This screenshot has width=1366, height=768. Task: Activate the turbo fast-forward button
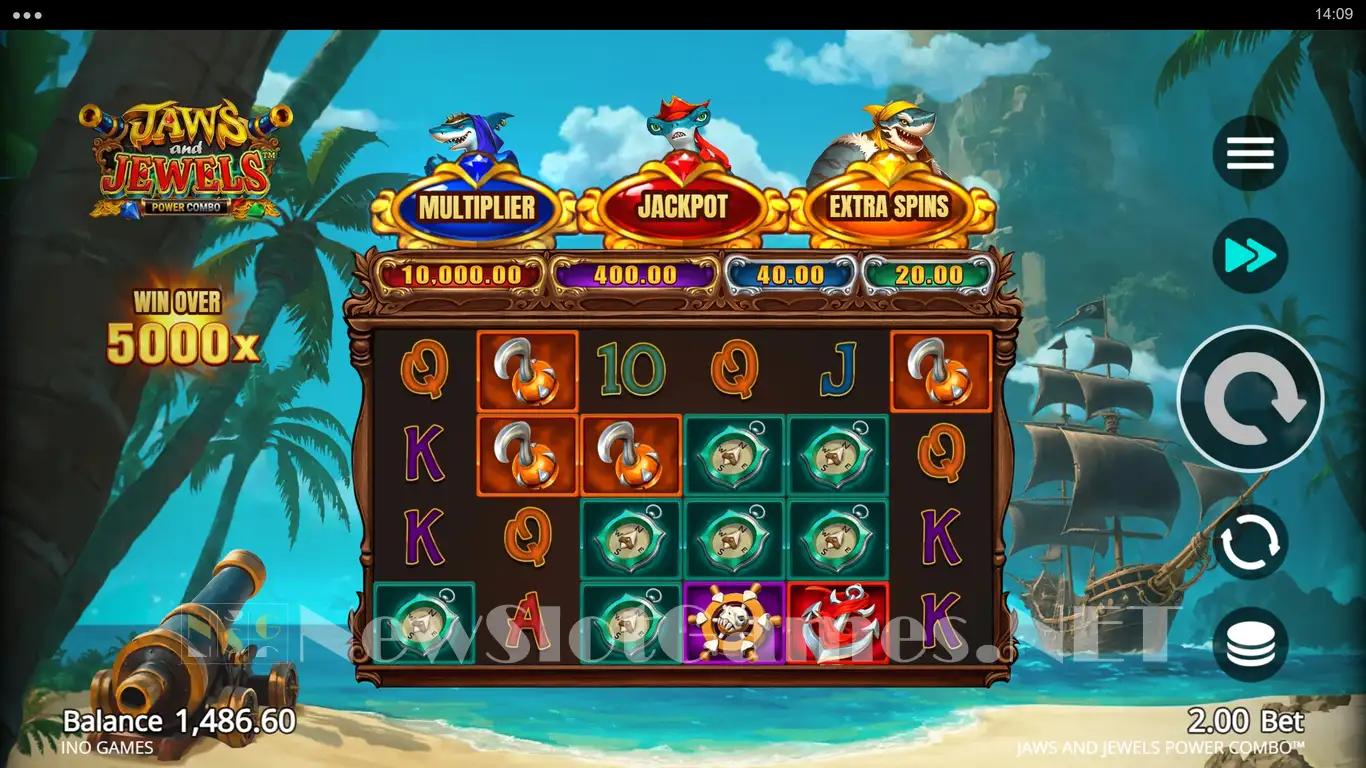point(1250,256)
